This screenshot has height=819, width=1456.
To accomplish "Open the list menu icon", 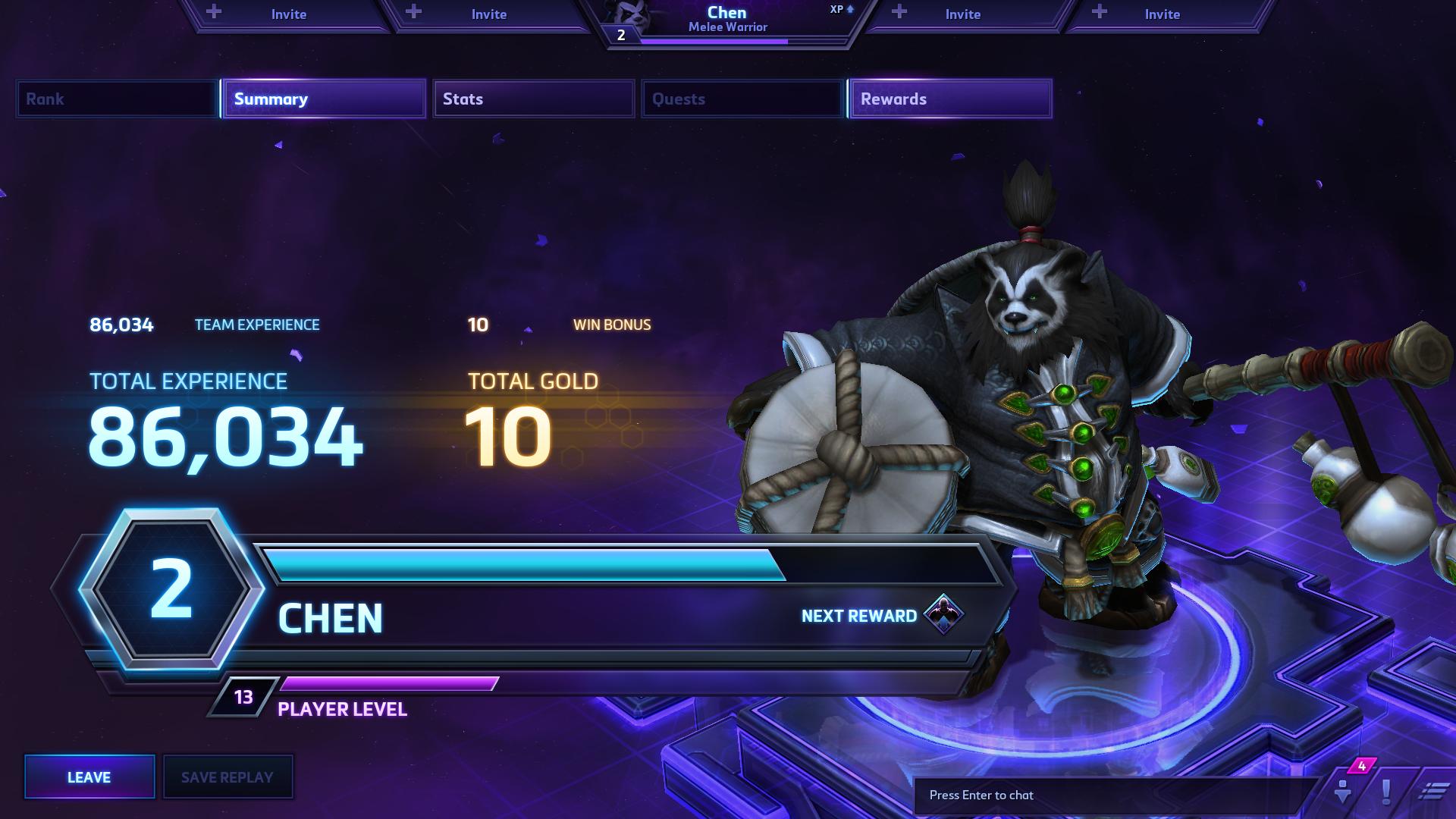I will coord(1432,792).
